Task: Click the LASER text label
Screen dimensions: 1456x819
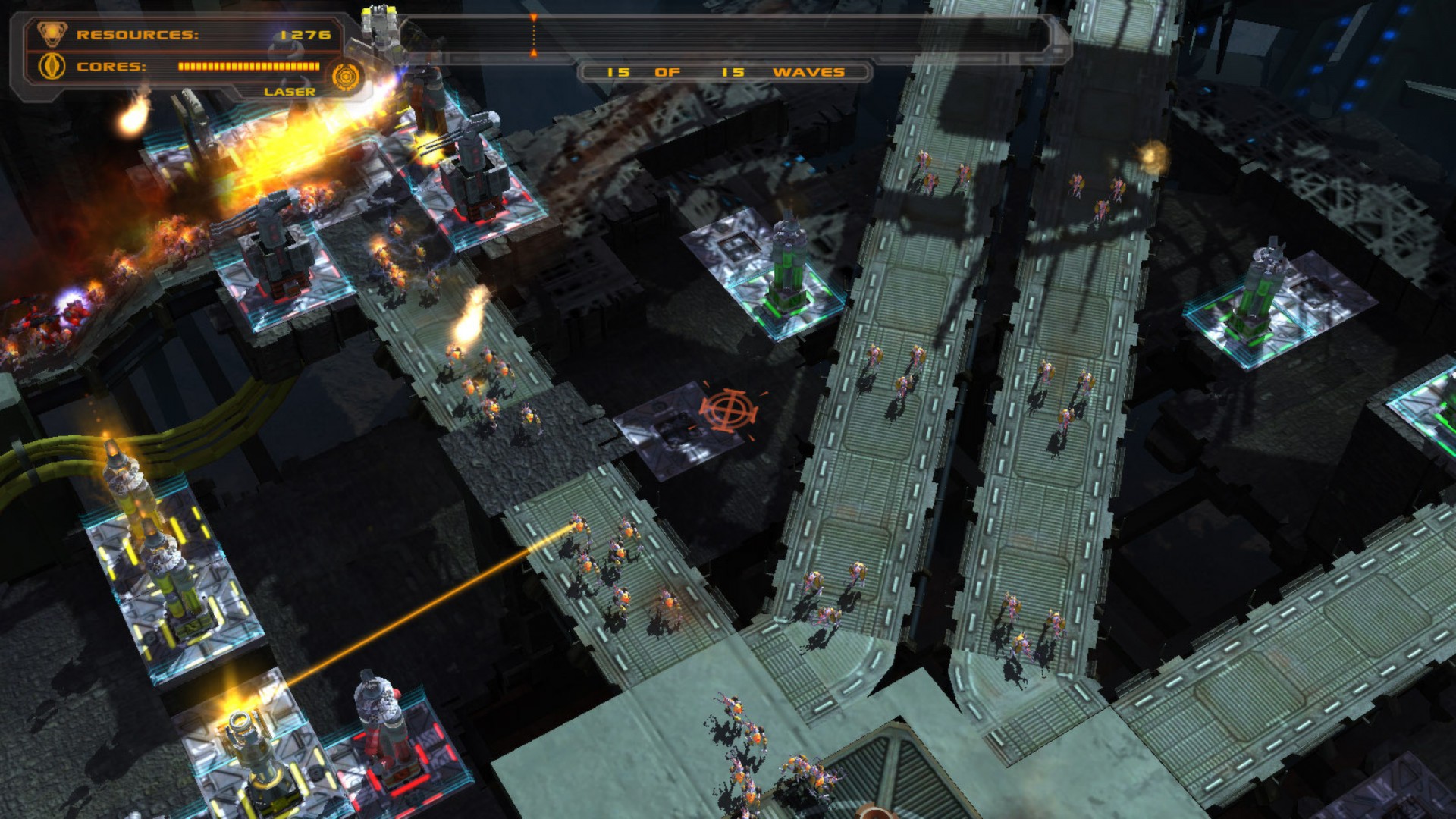Action: (290, 91)
